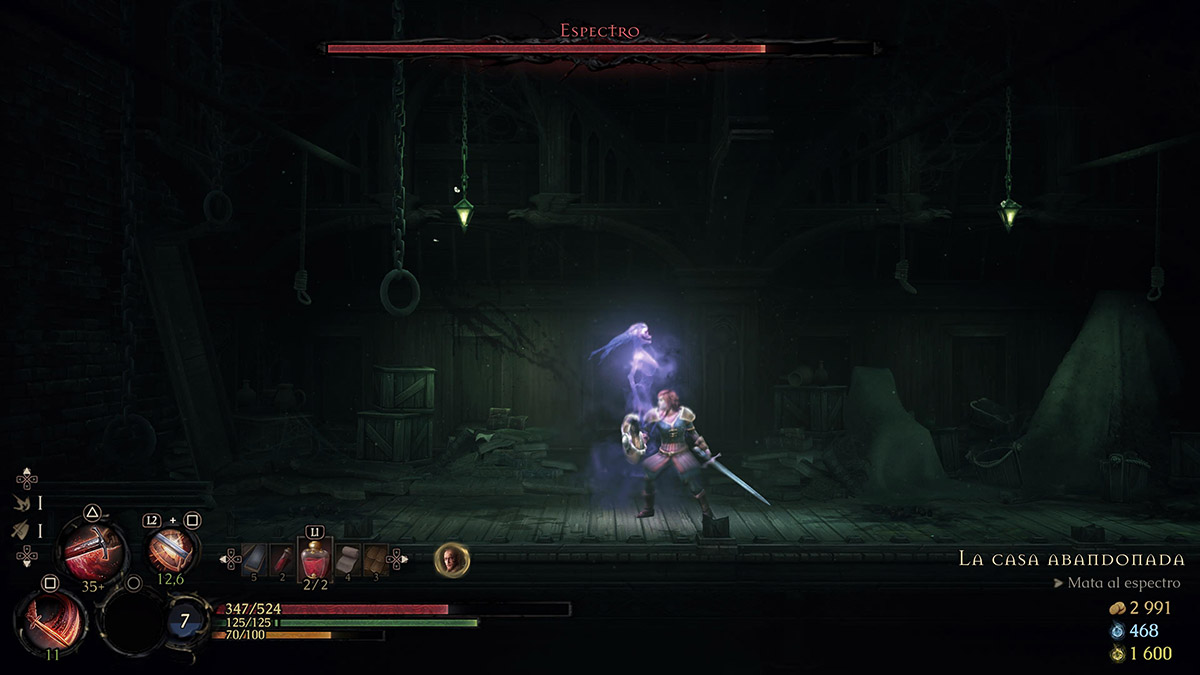Select the red health potion 2/2 slot
Viewport: 1200px width, 675px height.
(x=315, y=560)
